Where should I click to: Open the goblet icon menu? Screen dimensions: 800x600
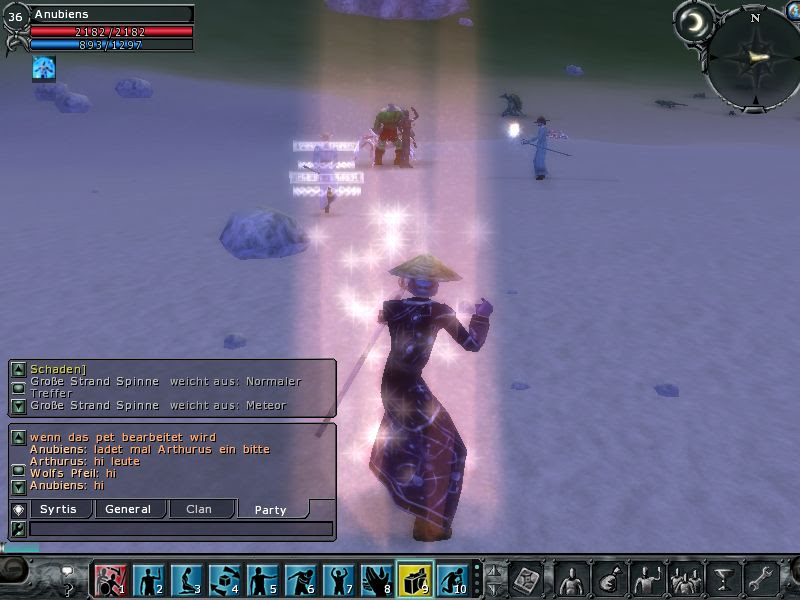coord(722,580)
